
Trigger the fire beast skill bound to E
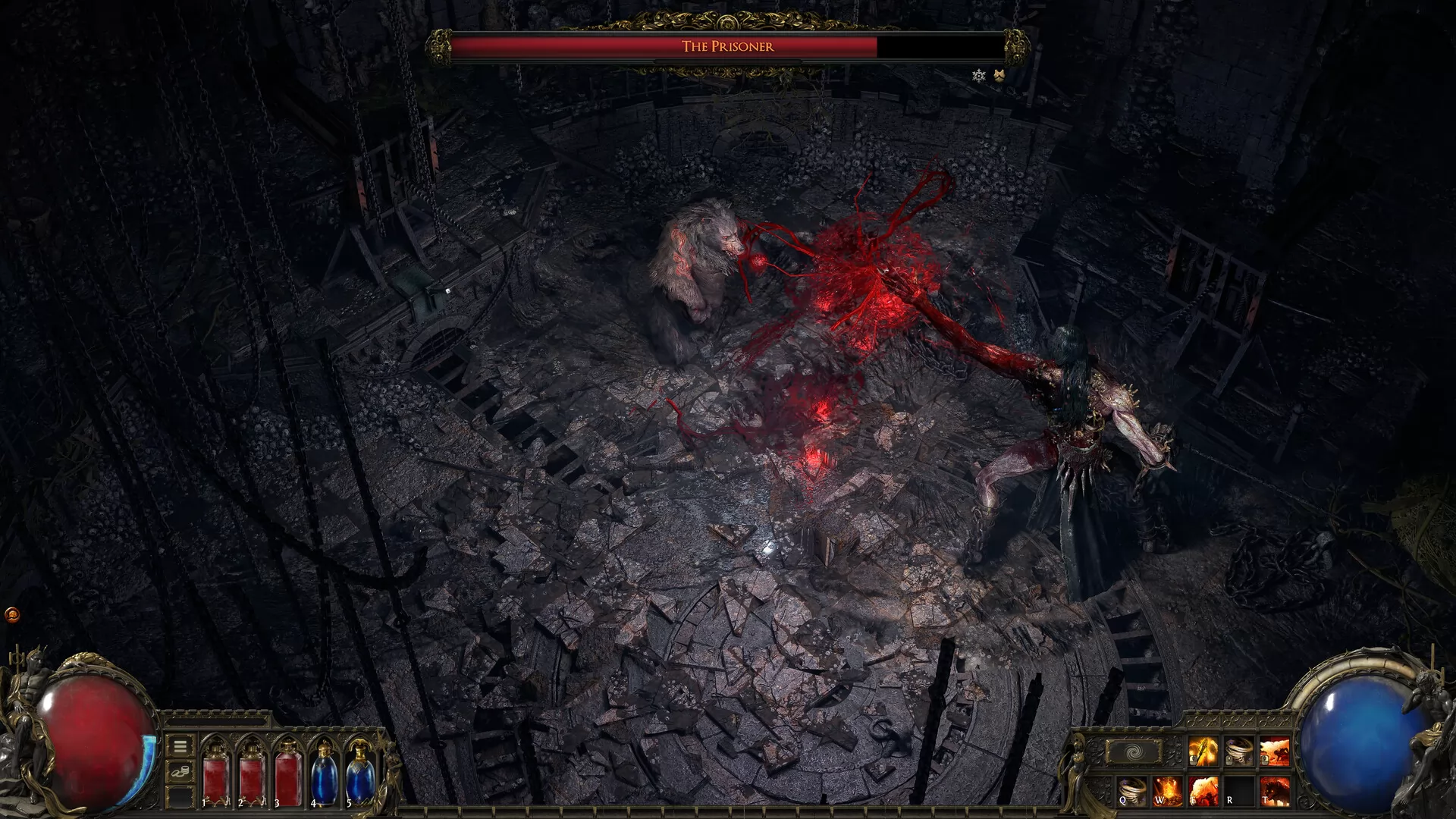tap(1203, 791)
